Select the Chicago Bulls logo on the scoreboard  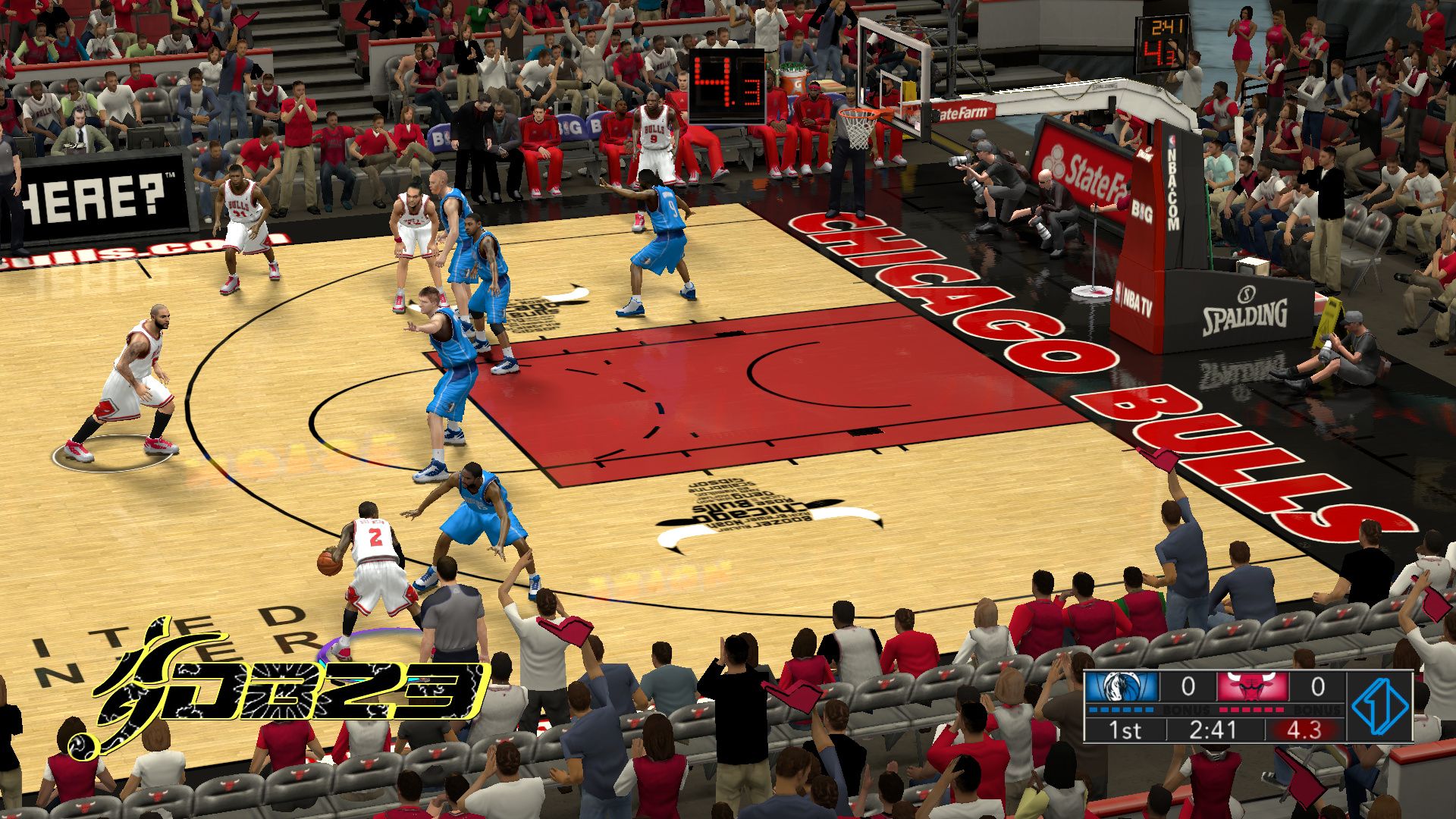tap(1252, 687)
